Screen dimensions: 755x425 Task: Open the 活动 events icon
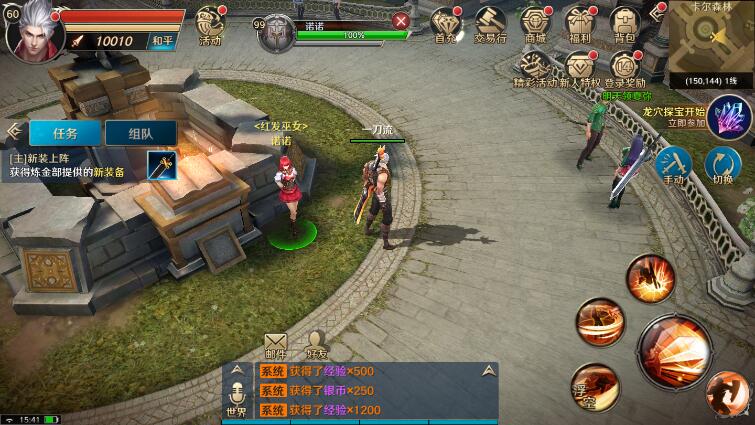210,24
